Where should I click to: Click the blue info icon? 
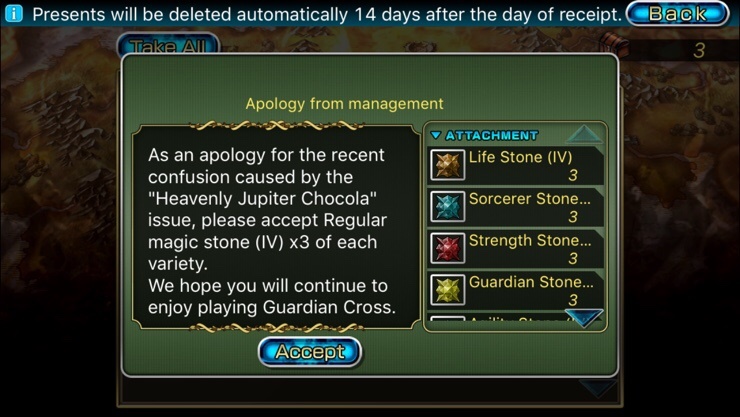pos(14,14)
